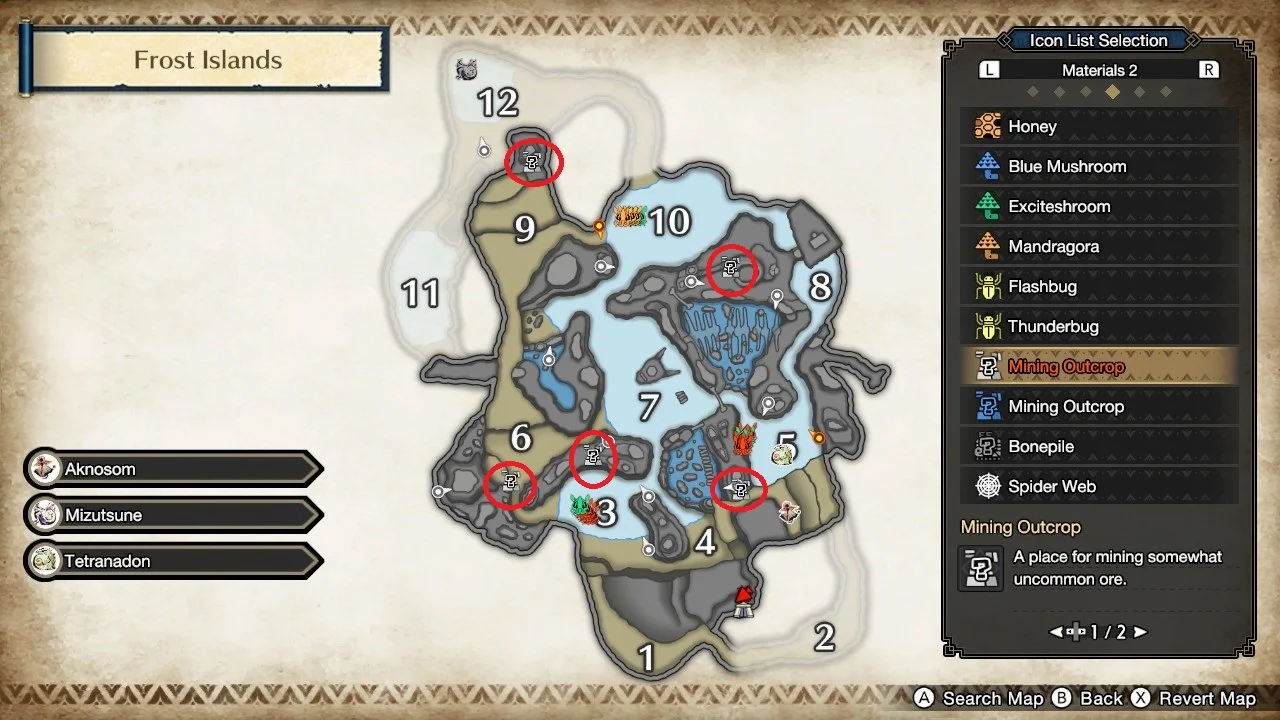The image size is (1280, 720).
Task: Select the highlighted Mining Outcrop entry
Action: [1097, 366]
